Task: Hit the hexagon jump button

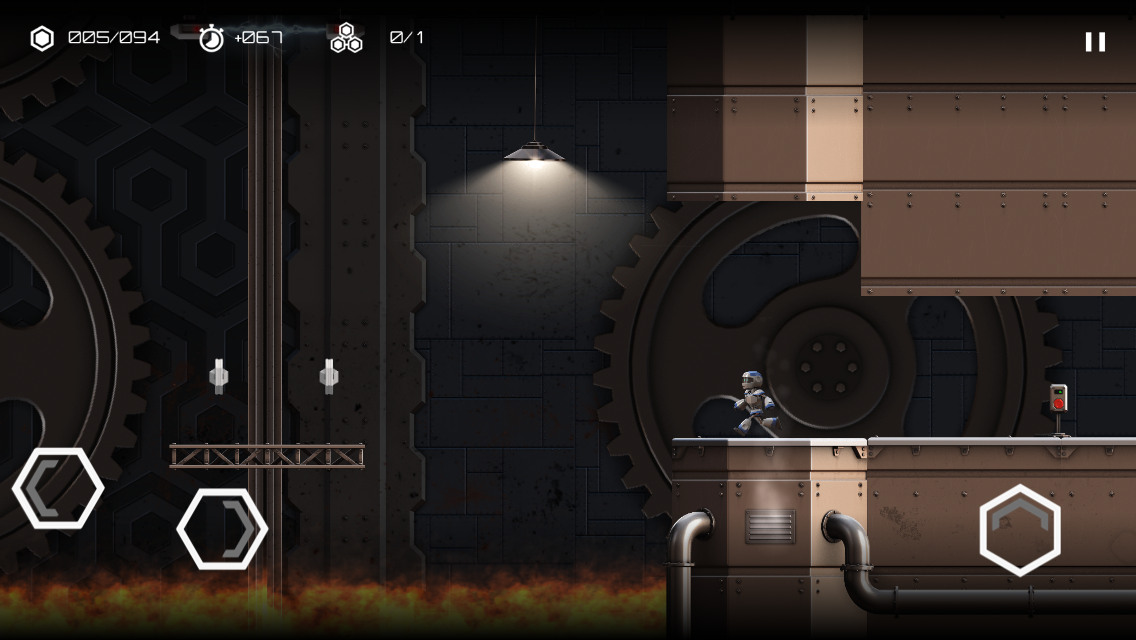Action: (x=1019, y=530)
